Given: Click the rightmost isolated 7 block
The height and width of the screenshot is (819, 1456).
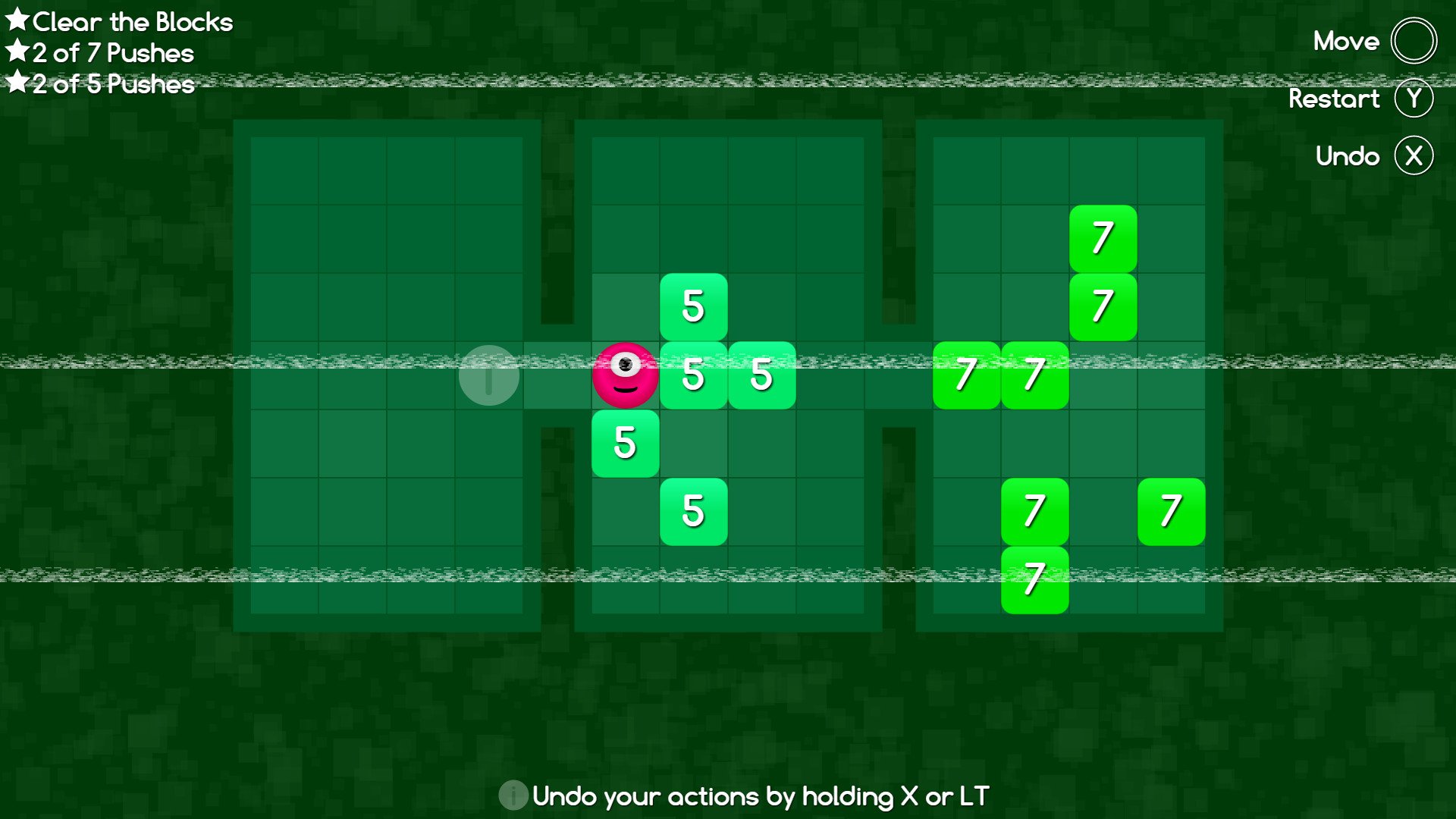Looking at the screenshot, I should click(x=1171, y=511).
